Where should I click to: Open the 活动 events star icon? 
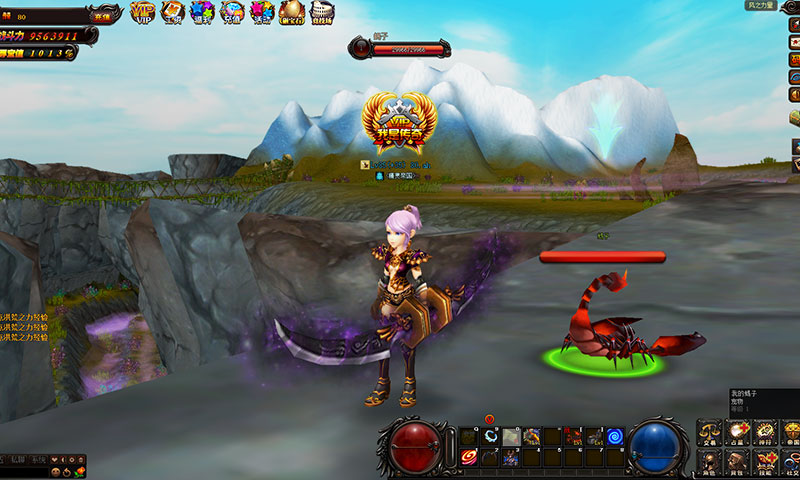262,12
